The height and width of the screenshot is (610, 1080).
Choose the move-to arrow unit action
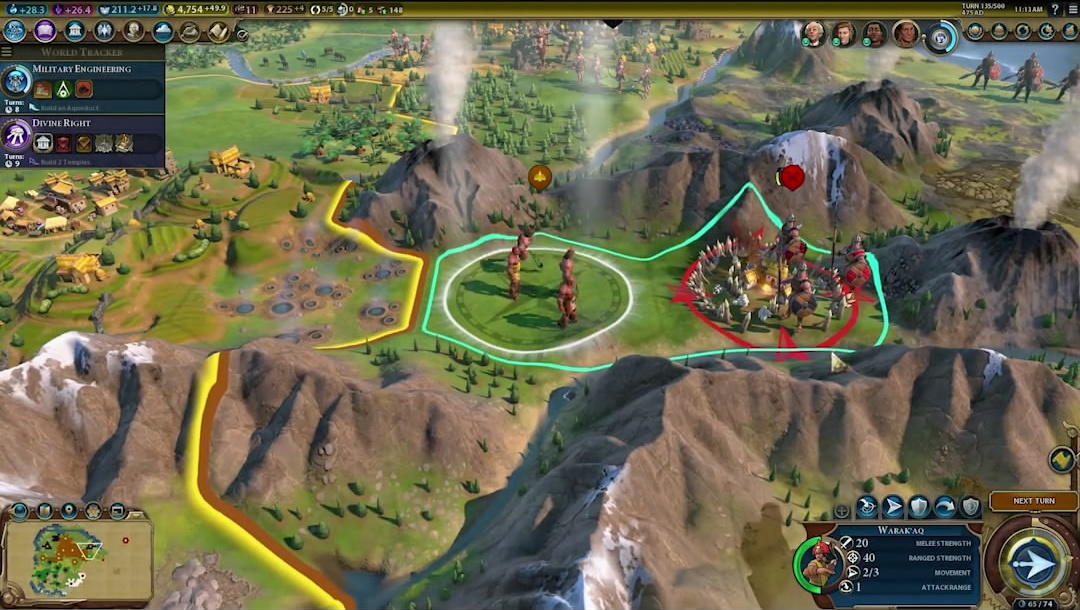(893, 507)
